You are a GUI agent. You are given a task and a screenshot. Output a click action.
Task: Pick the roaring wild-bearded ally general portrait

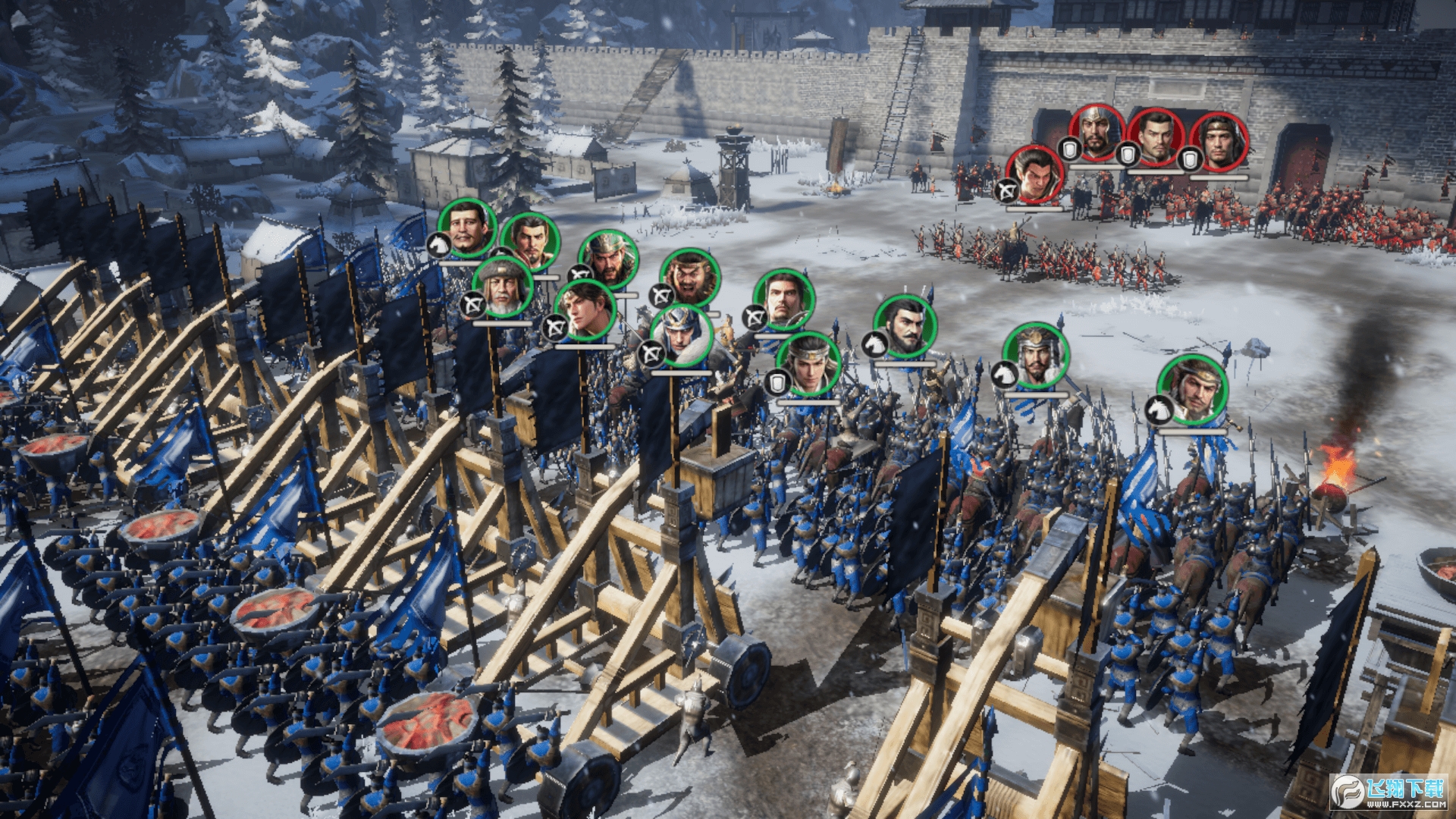(690, 278)
